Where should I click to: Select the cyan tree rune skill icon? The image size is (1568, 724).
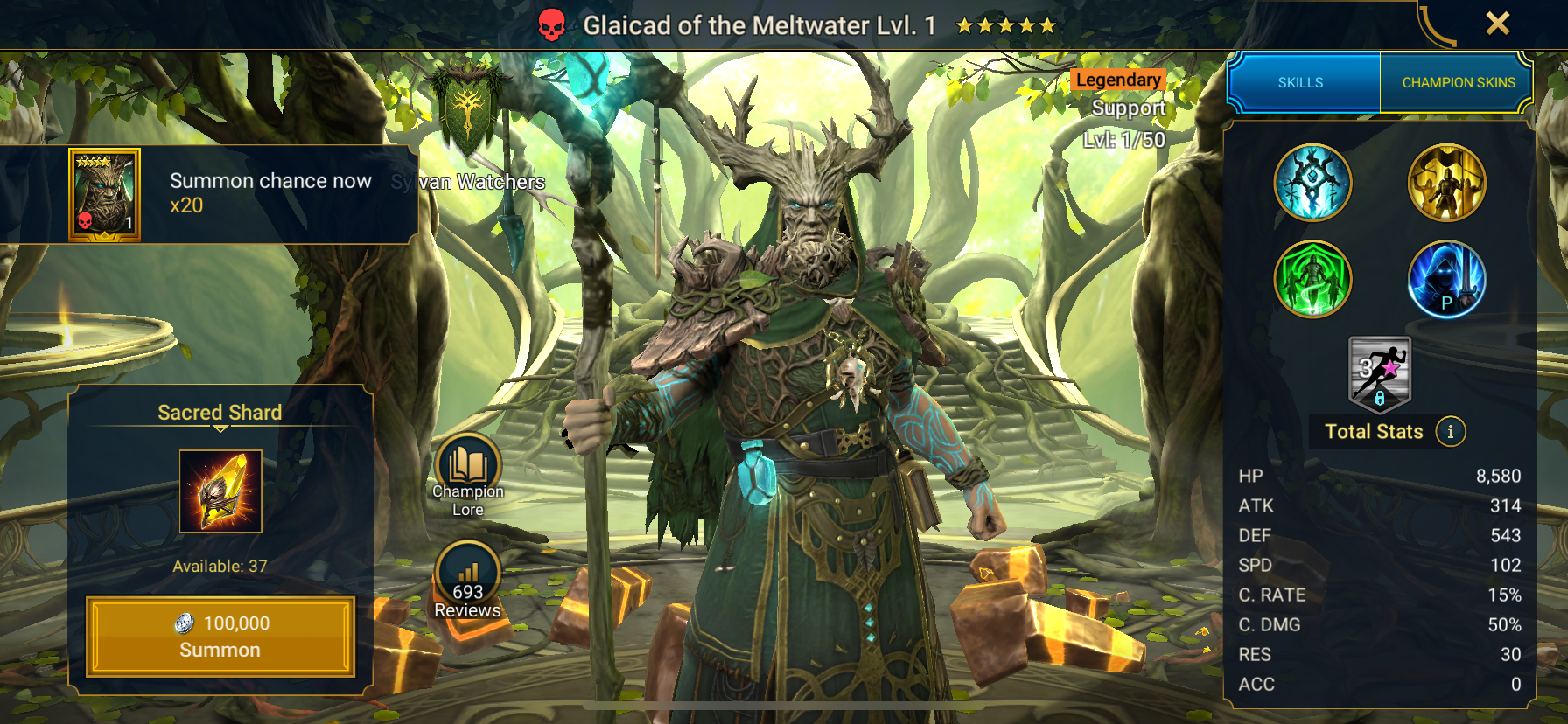click(1312, 183)
